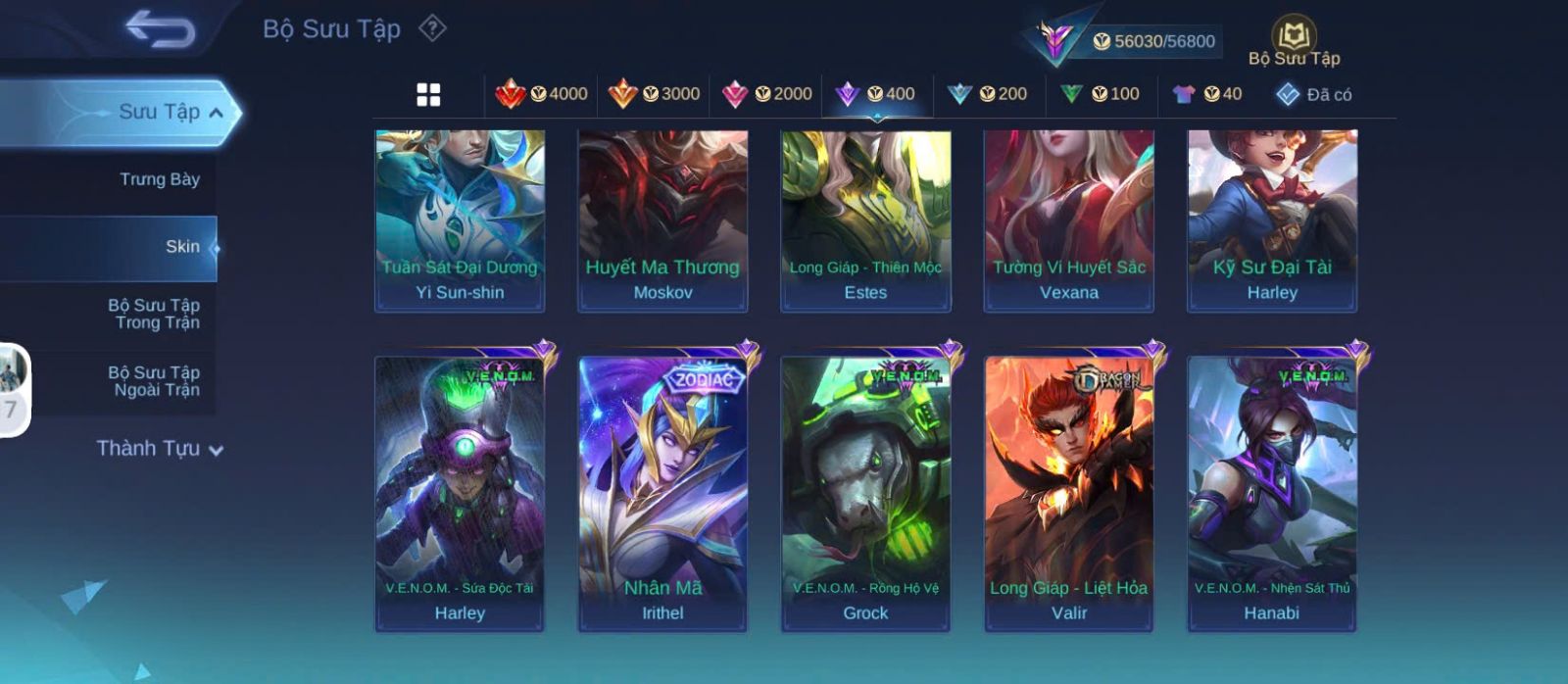Open Bộ Sưu Tập Ngoài Trận
This screenshot has height=684, width=1568.
coord(154,381)
